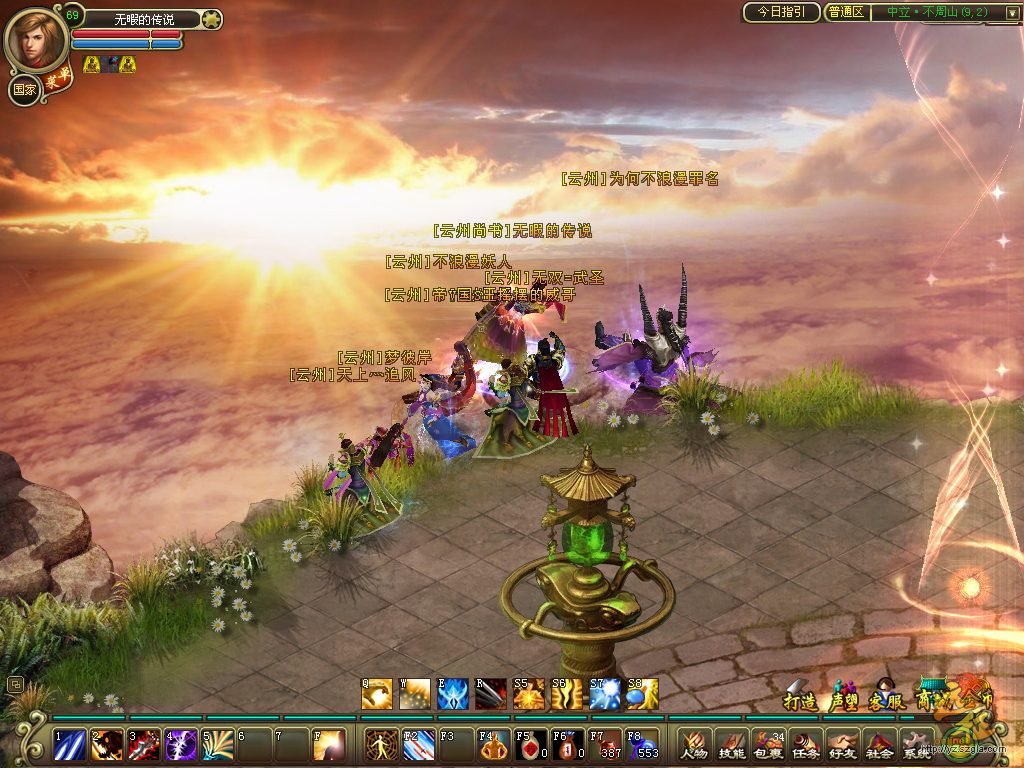Screen dimensions: 1024x768
Task: Open the 社会 social menu
Action: 879,744
